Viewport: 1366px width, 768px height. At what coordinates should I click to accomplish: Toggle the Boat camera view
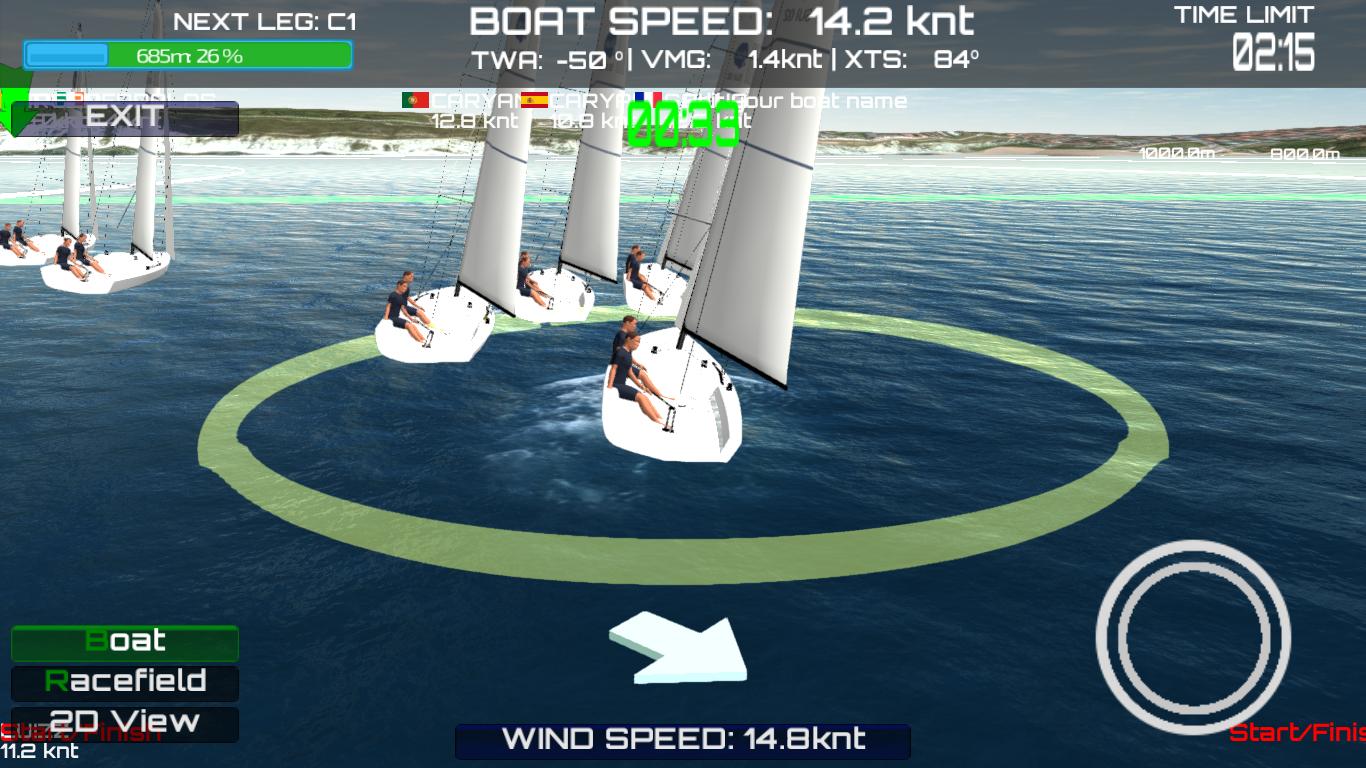click(x=124, y=643)
